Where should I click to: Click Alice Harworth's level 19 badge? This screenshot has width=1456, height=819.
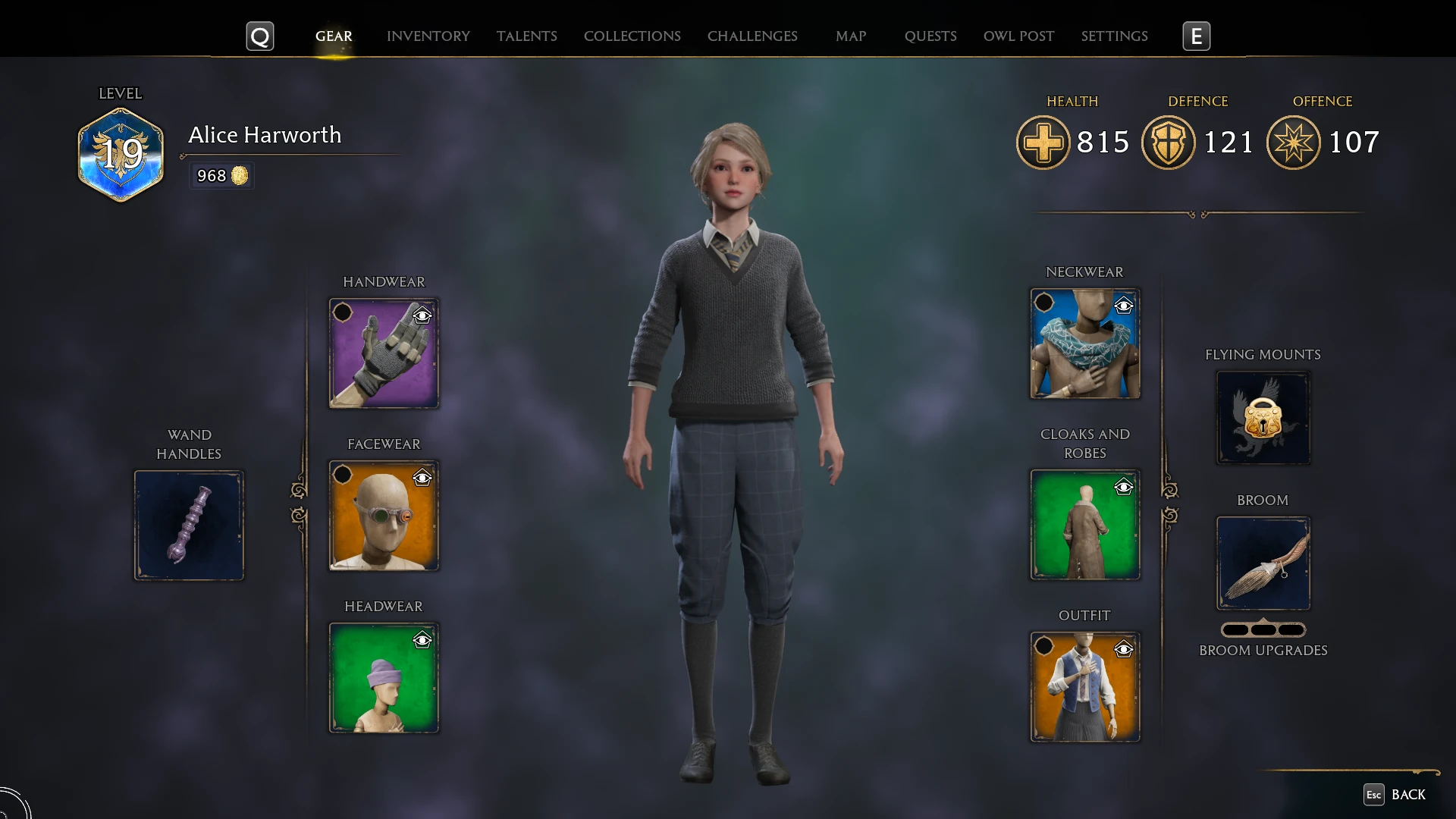[x=121, y=154]
